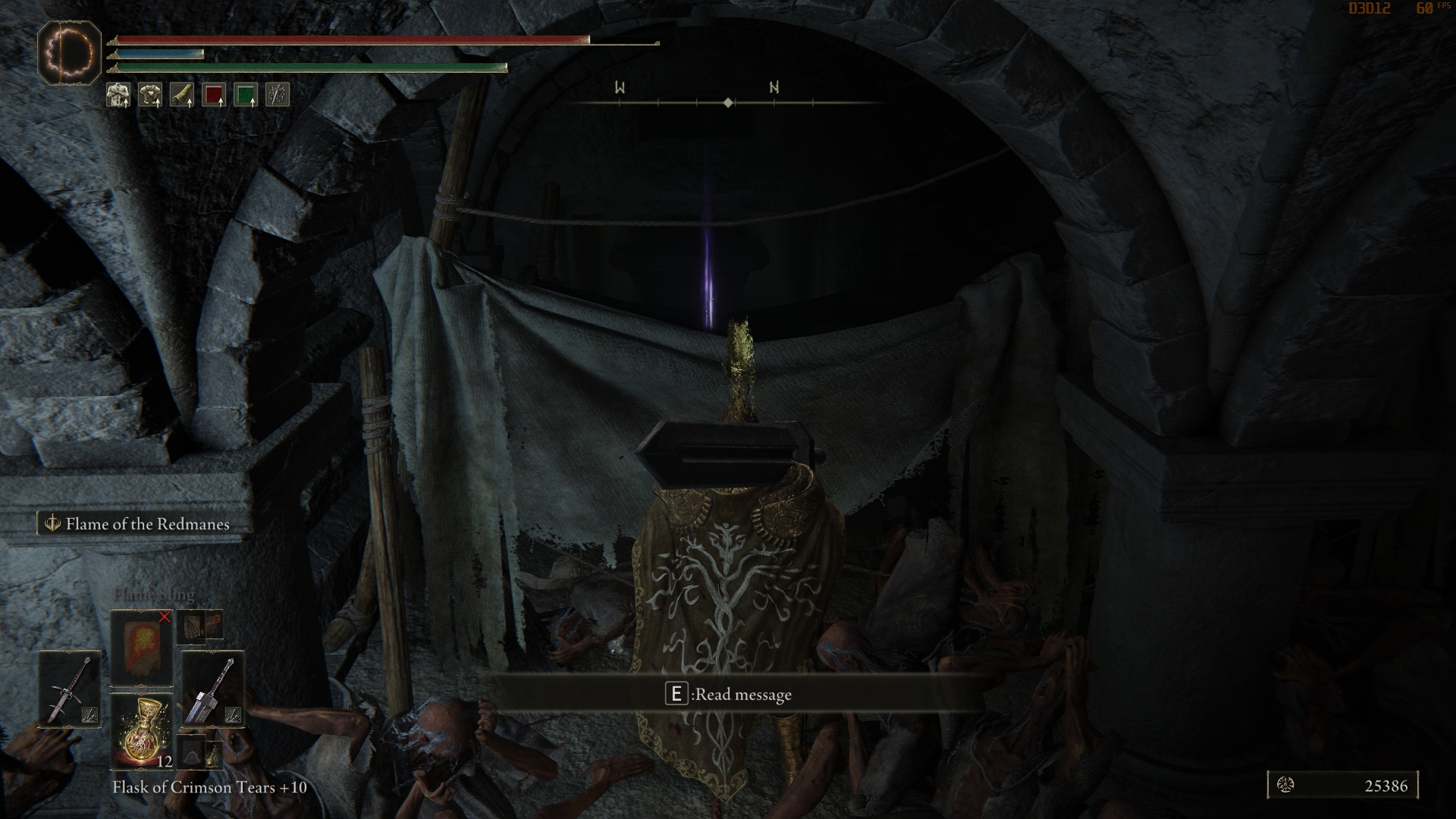Select the N marker on the compass

point(773,89)
